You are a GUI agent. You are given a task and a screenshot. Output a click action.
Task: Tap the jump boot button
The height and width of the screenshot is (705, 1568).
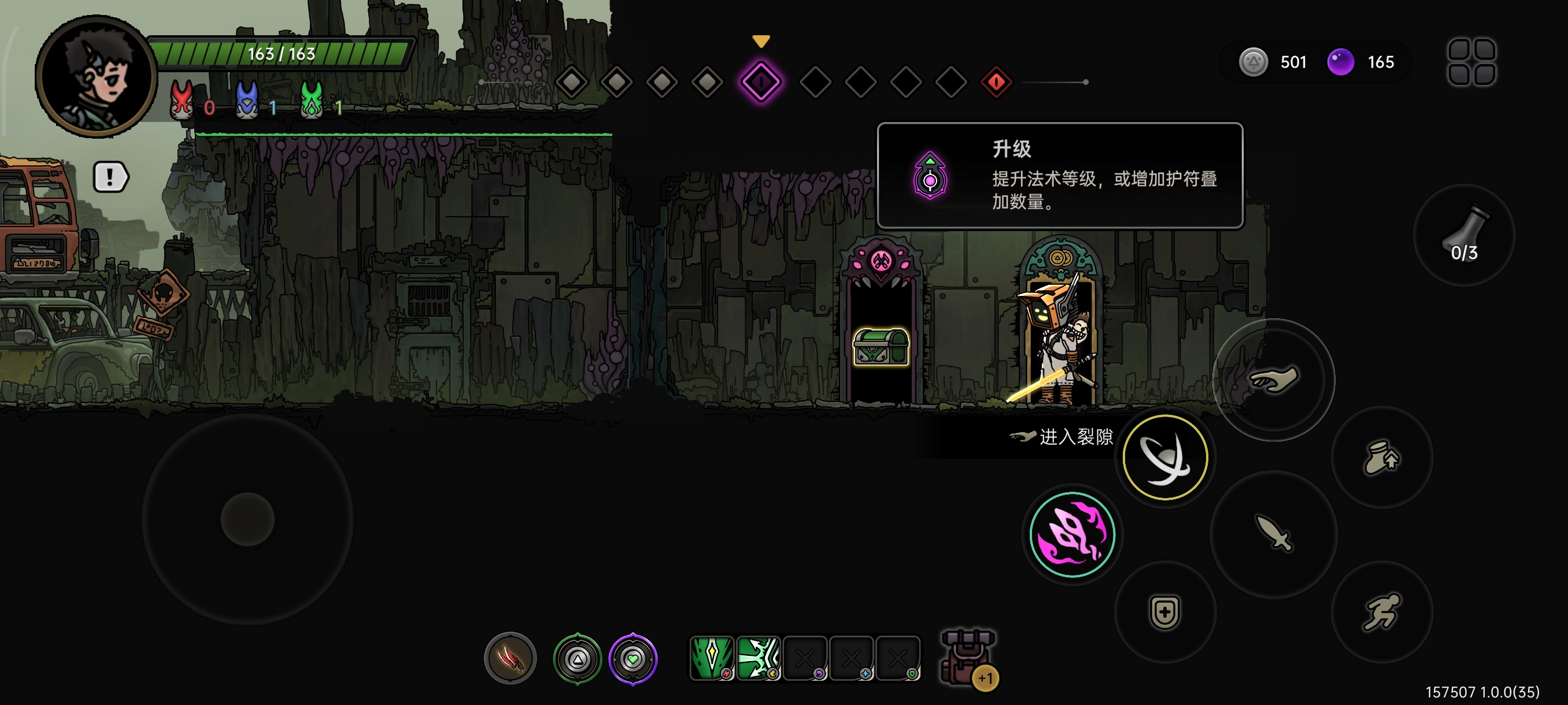tap(1382, 457)
